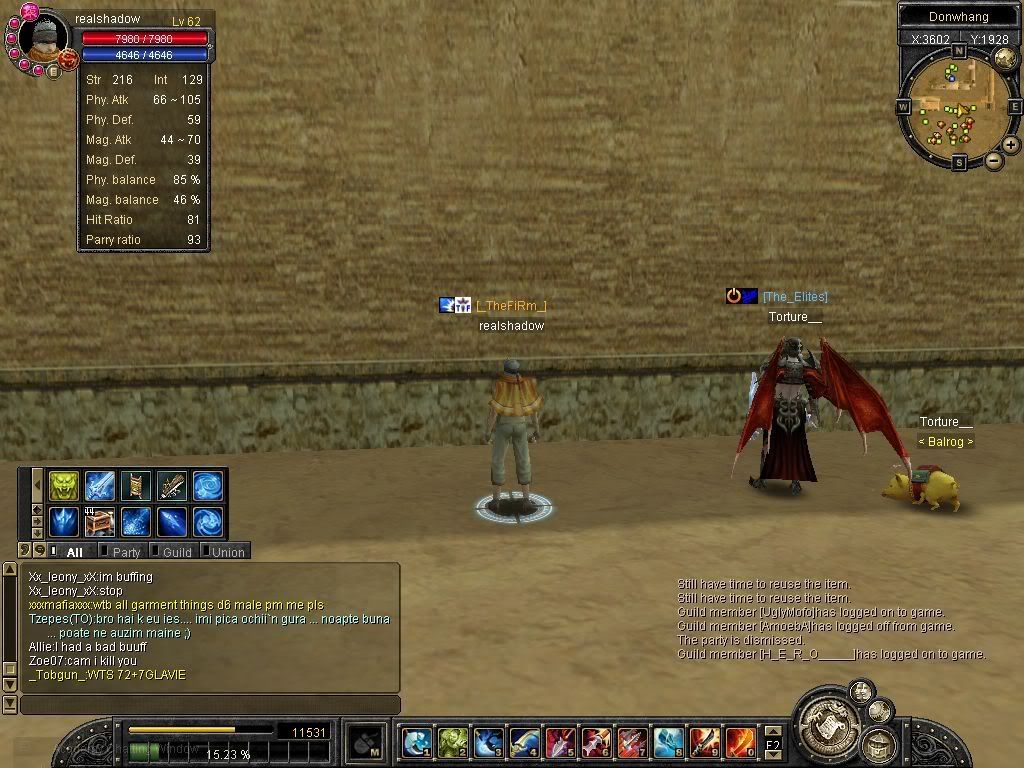Trigger the fire skill in hotbar slot 0
This screenshot has height=768, width=1024.
pos(740,742)
